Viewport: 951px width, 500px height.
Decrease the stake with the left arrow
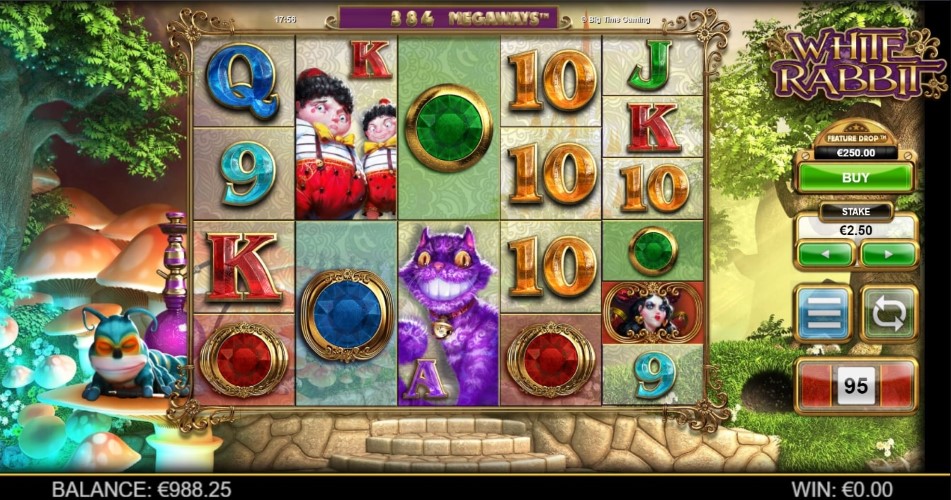(x=826, y=254)
